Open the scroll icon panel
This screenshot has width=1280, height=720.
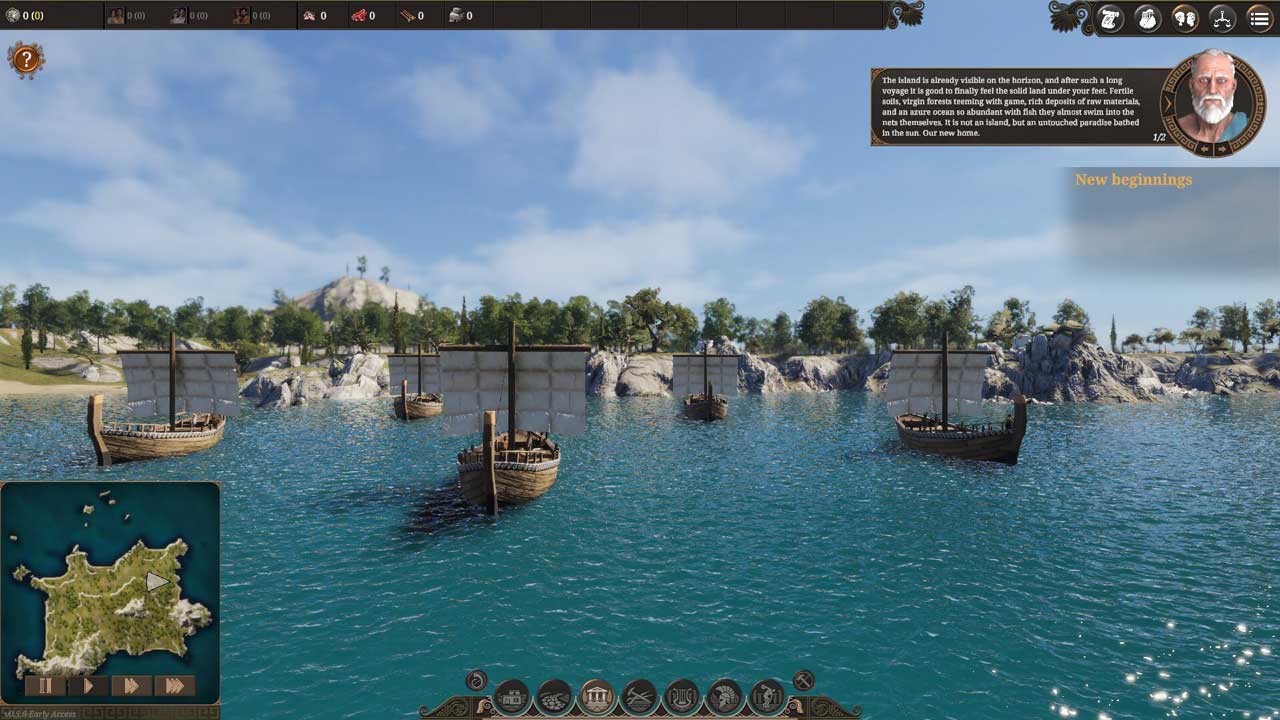[x=1110, y=18]
